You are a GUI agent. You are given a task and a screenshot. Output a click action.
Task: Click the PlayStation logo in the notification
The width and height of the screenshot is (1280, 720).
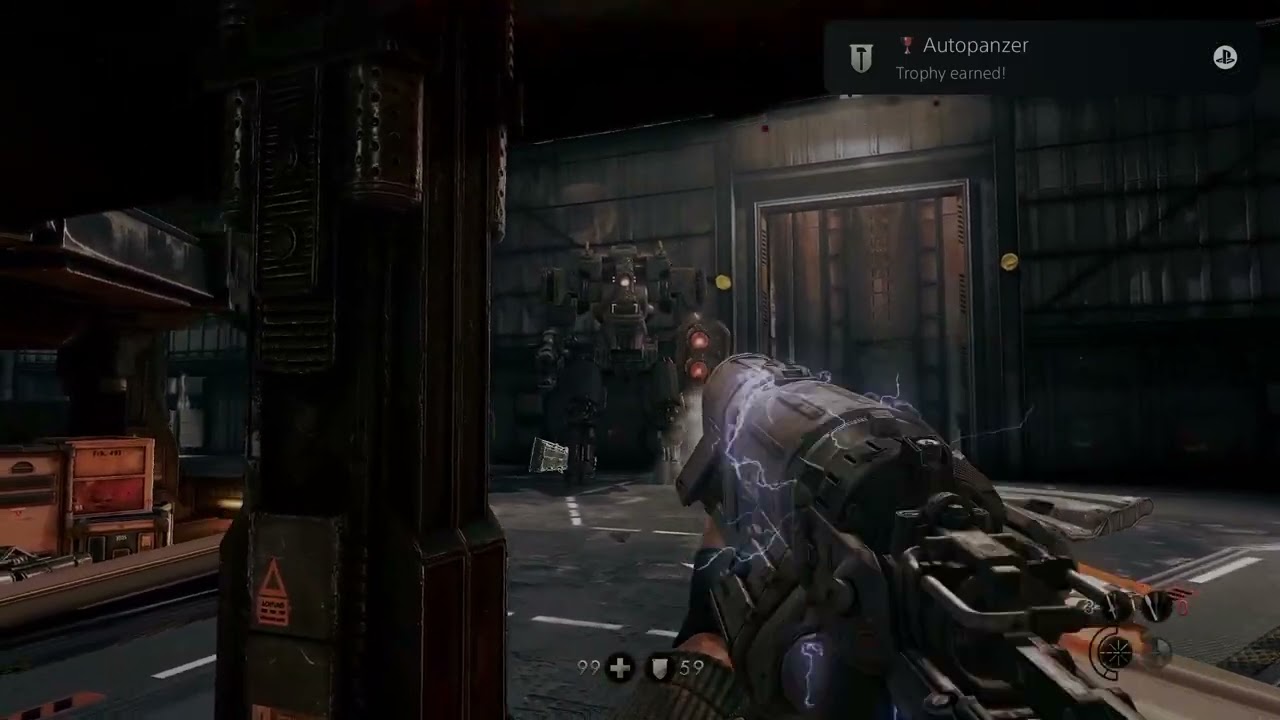(1225, 58)
